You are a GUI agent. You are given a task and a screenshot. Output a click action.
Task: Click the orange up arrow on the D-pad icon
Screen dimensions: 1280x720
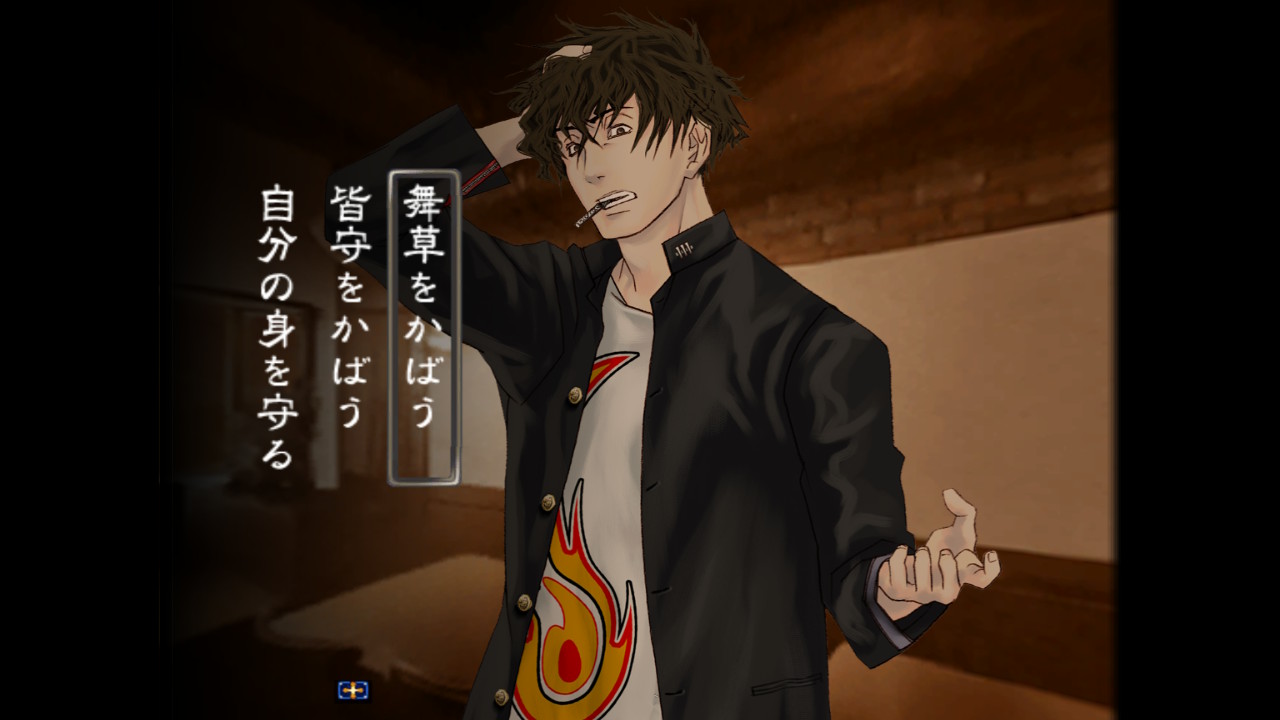click(x=353, y=684)
